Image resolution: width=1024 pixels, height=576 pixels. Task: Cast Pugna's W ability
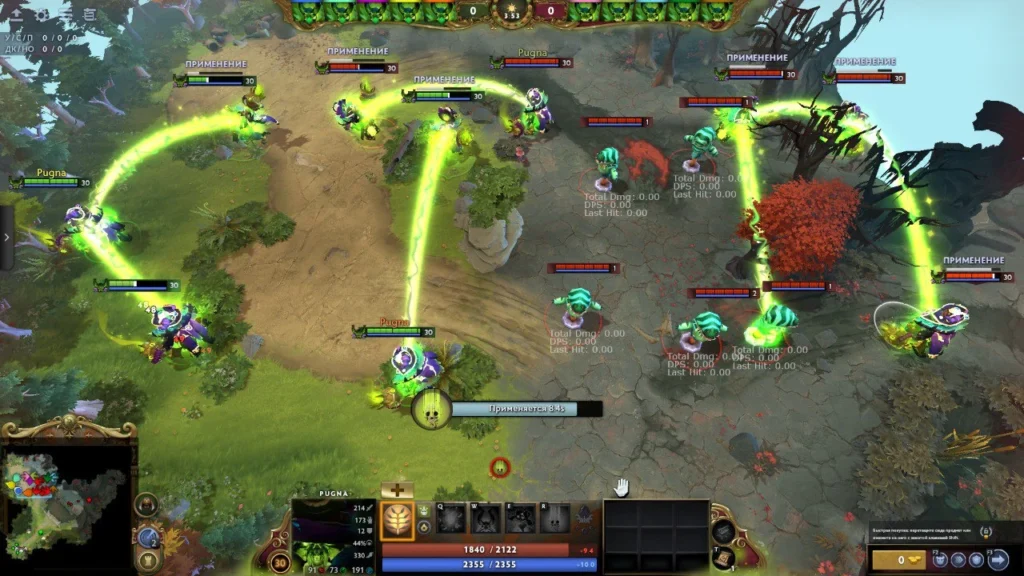pyautogui.click(x=486, y=519)
